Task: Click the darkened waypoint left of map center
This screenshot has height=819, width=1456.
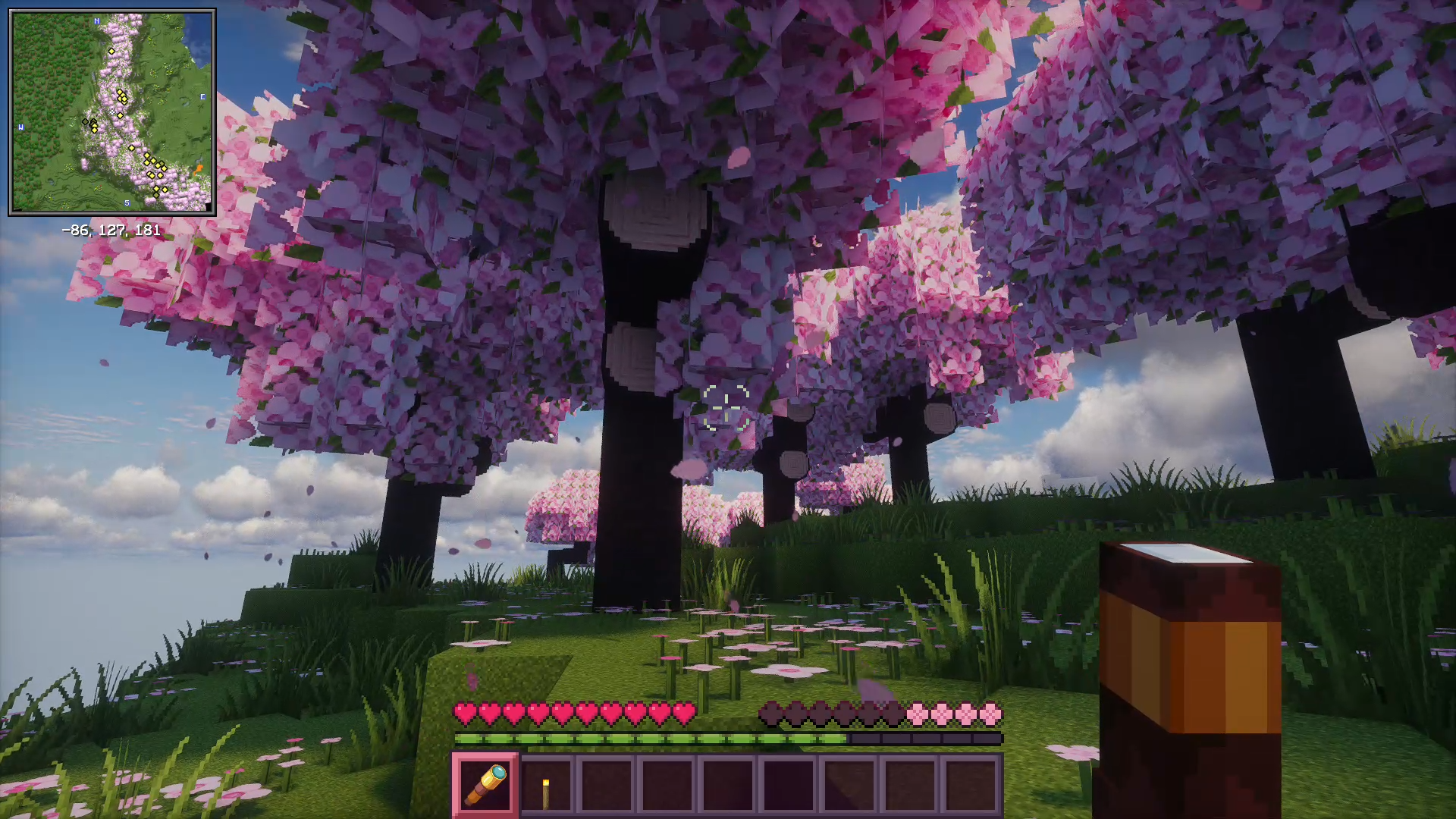Action: click(86, 121)
